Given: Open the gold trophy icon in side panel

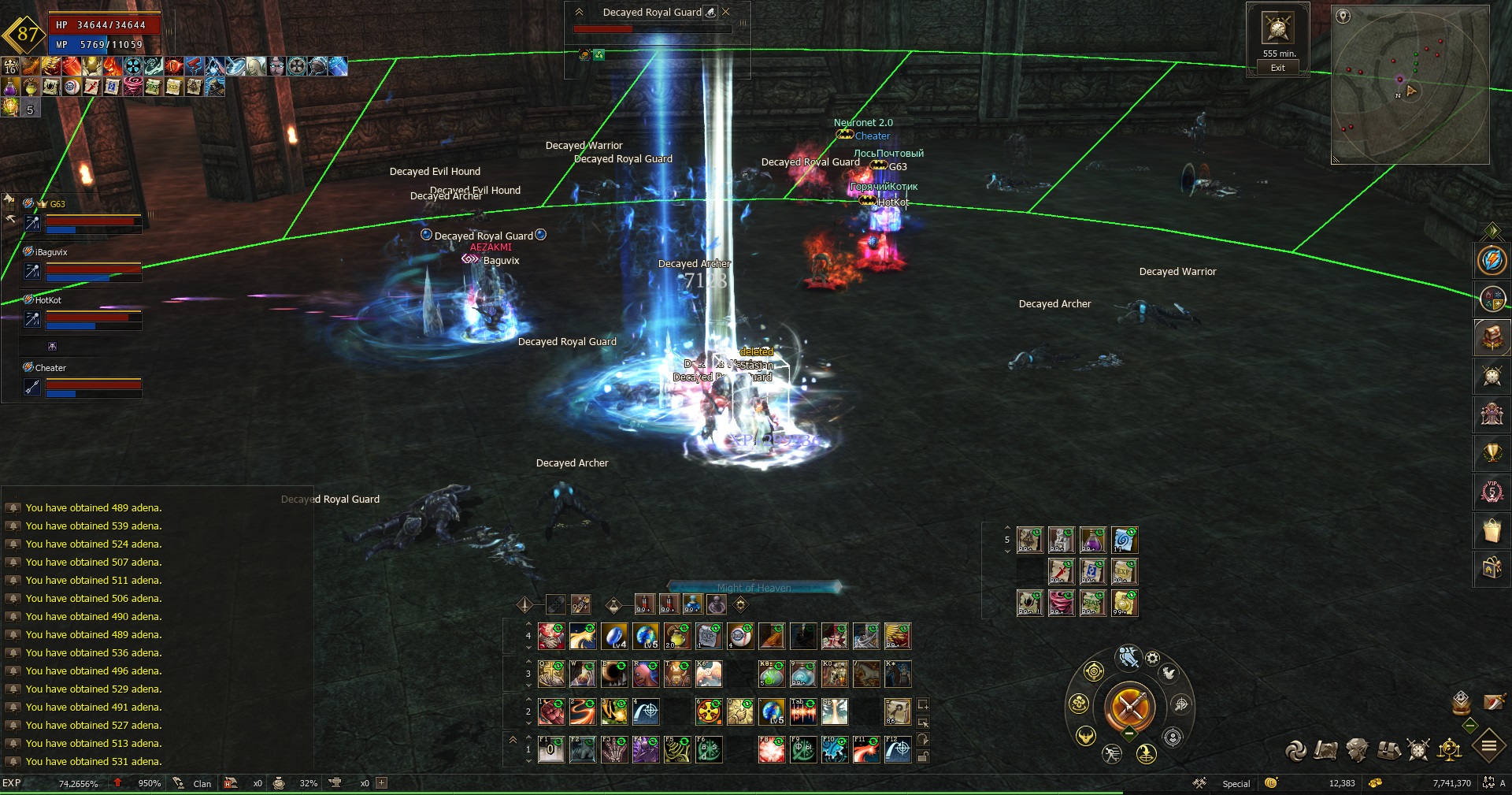Looking at the screenshot, I should pos(1492,453).
